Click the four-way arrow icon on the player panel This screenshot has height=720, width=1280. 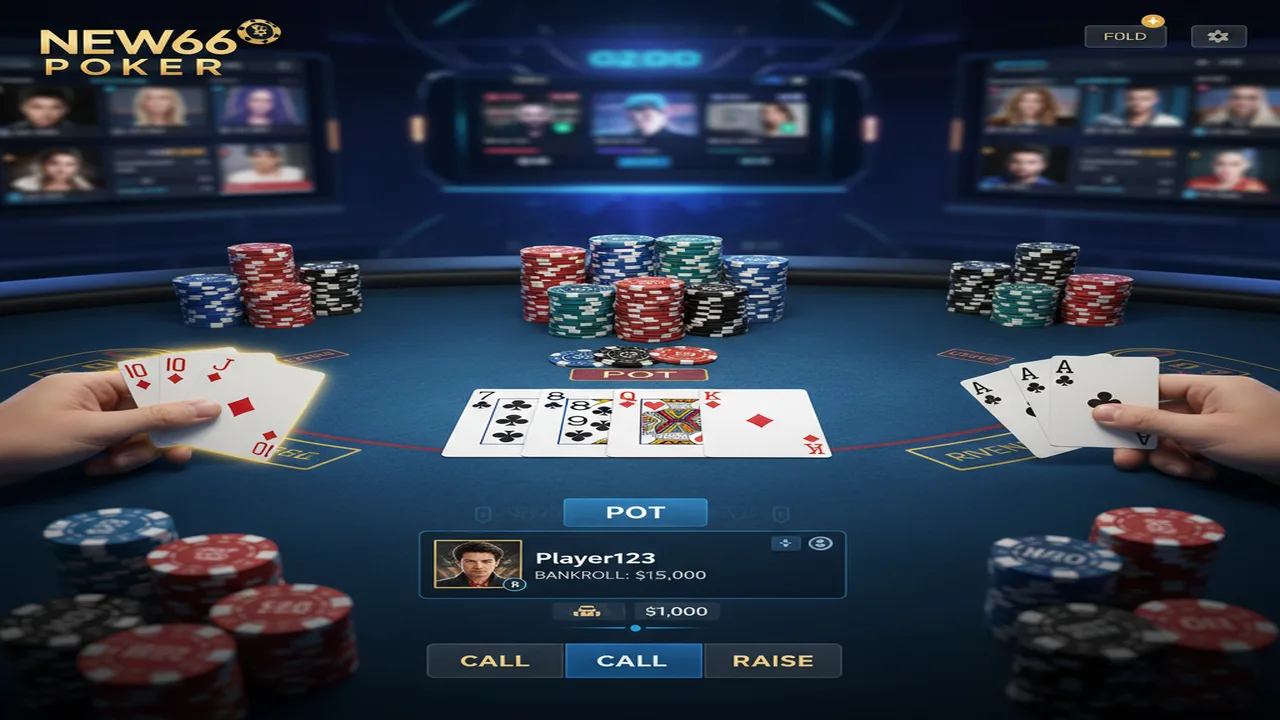click(785, 544)
